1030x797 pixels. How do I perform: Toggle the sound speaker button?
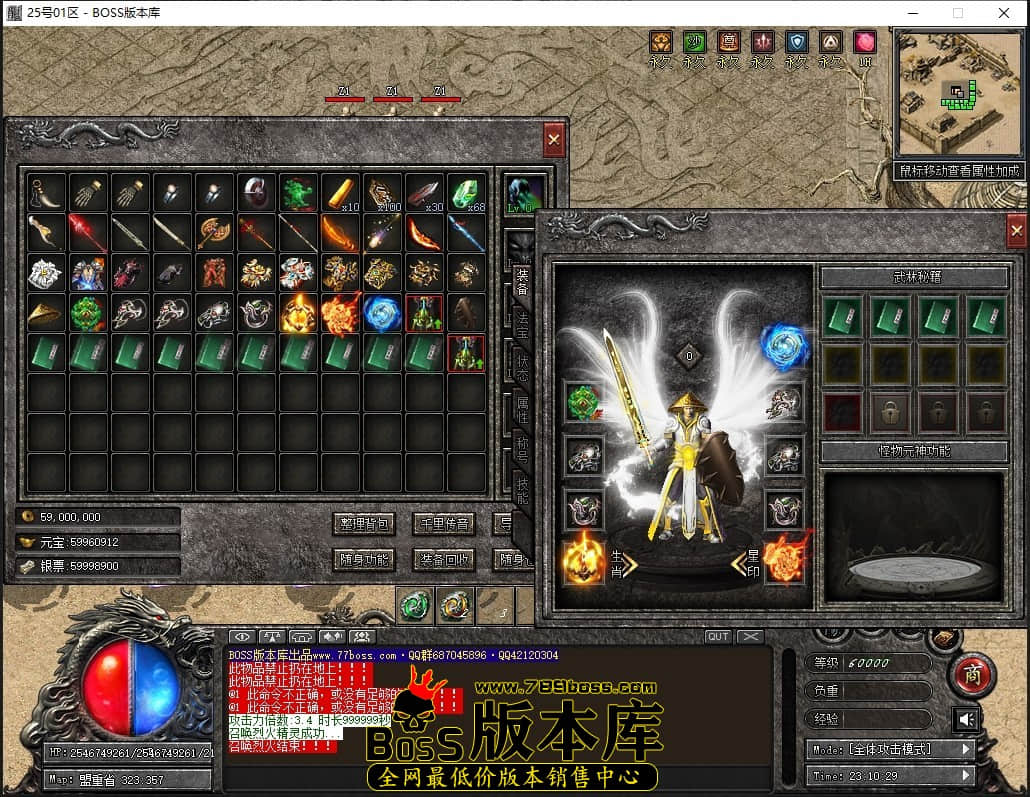966,720
